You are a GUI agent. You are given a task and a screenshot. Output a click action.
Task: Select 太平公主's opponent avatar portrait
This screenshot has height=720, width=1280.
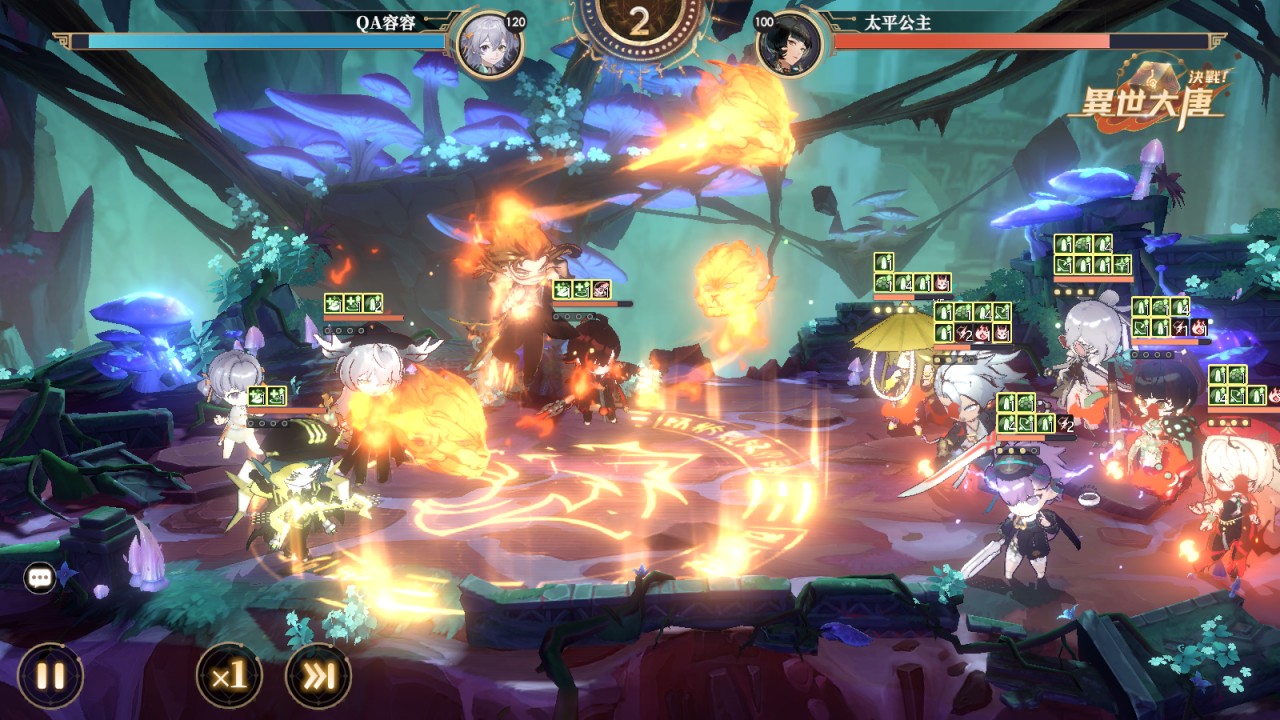[789, 44]
